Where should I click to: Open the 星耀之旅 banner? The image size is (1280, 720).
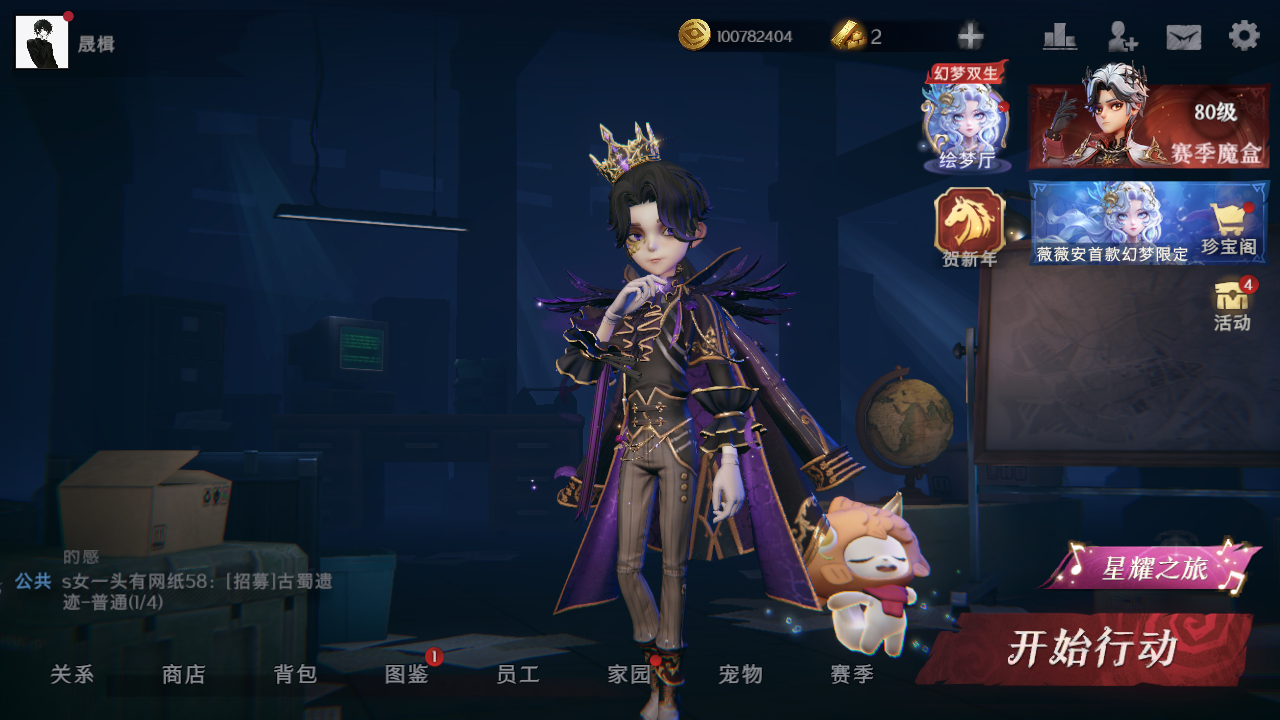pos(1152,569)
